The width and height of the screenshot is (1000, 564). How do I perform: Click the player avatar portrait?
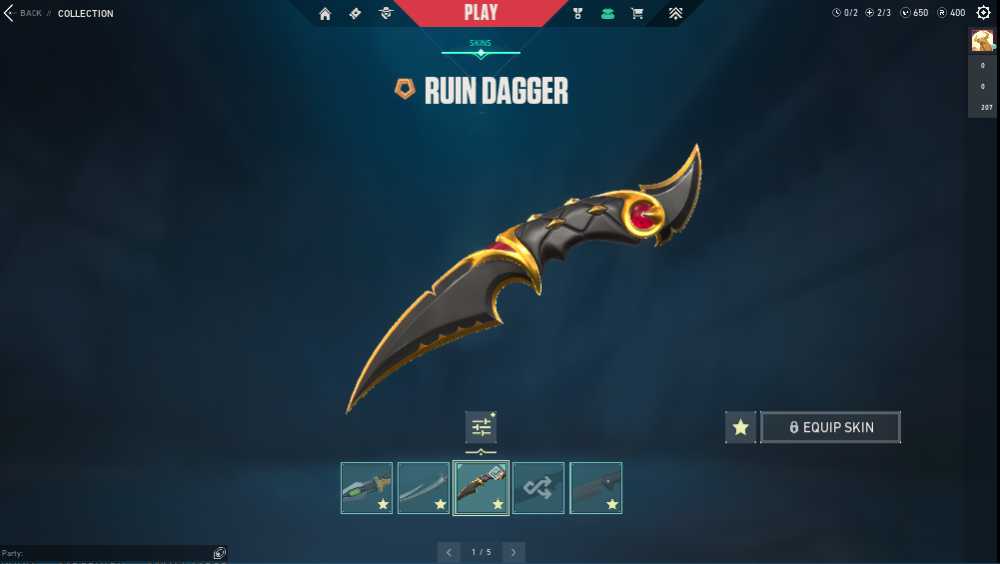(982, 40)
